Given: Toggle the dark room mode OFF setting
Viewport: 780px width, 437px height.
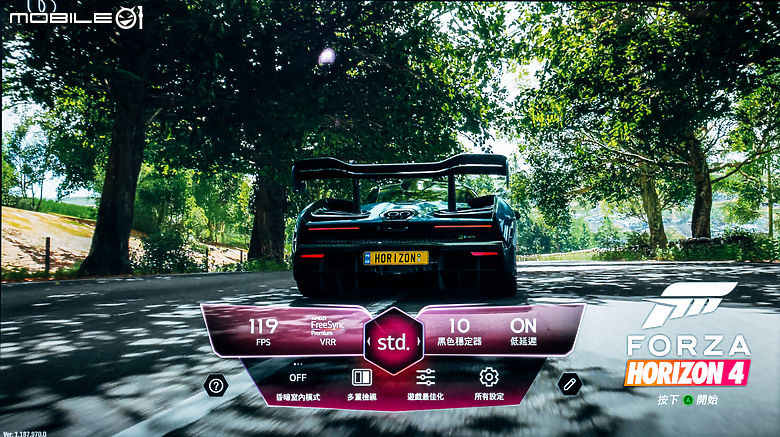Looking at the screenshot, I should (x=298, y=384).
